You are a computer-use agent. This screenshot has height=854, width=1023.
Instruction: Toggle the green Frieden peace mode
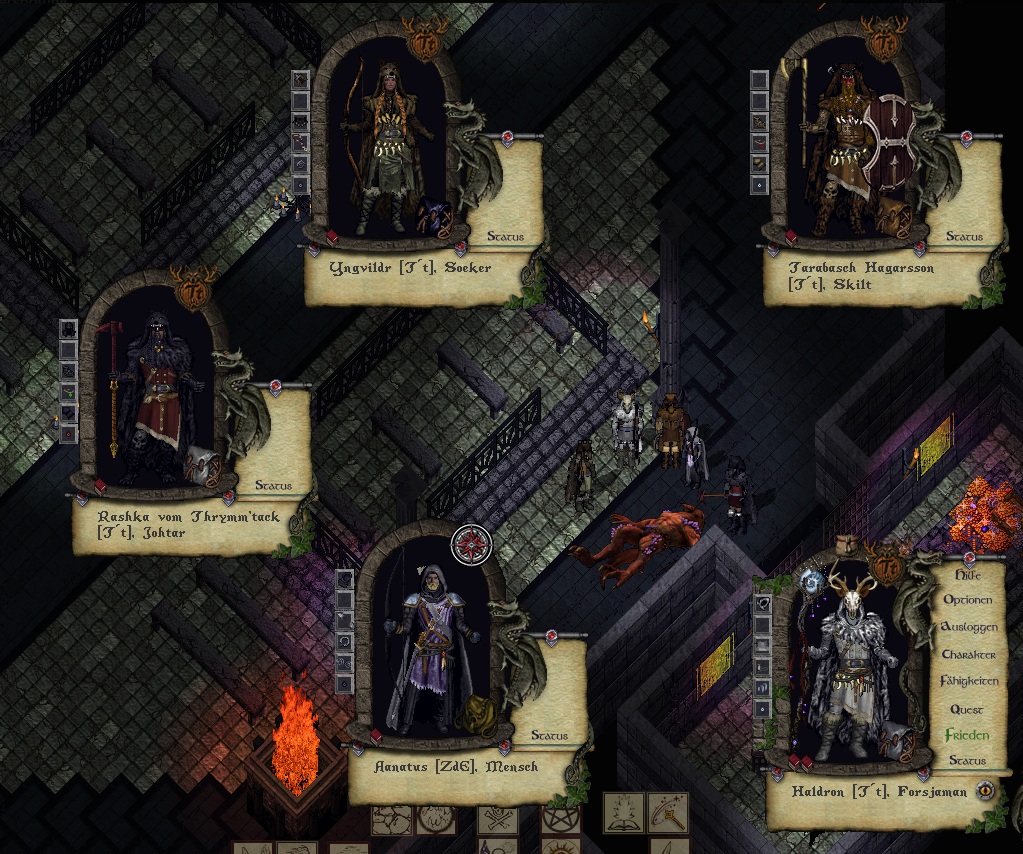pos(968,735)
